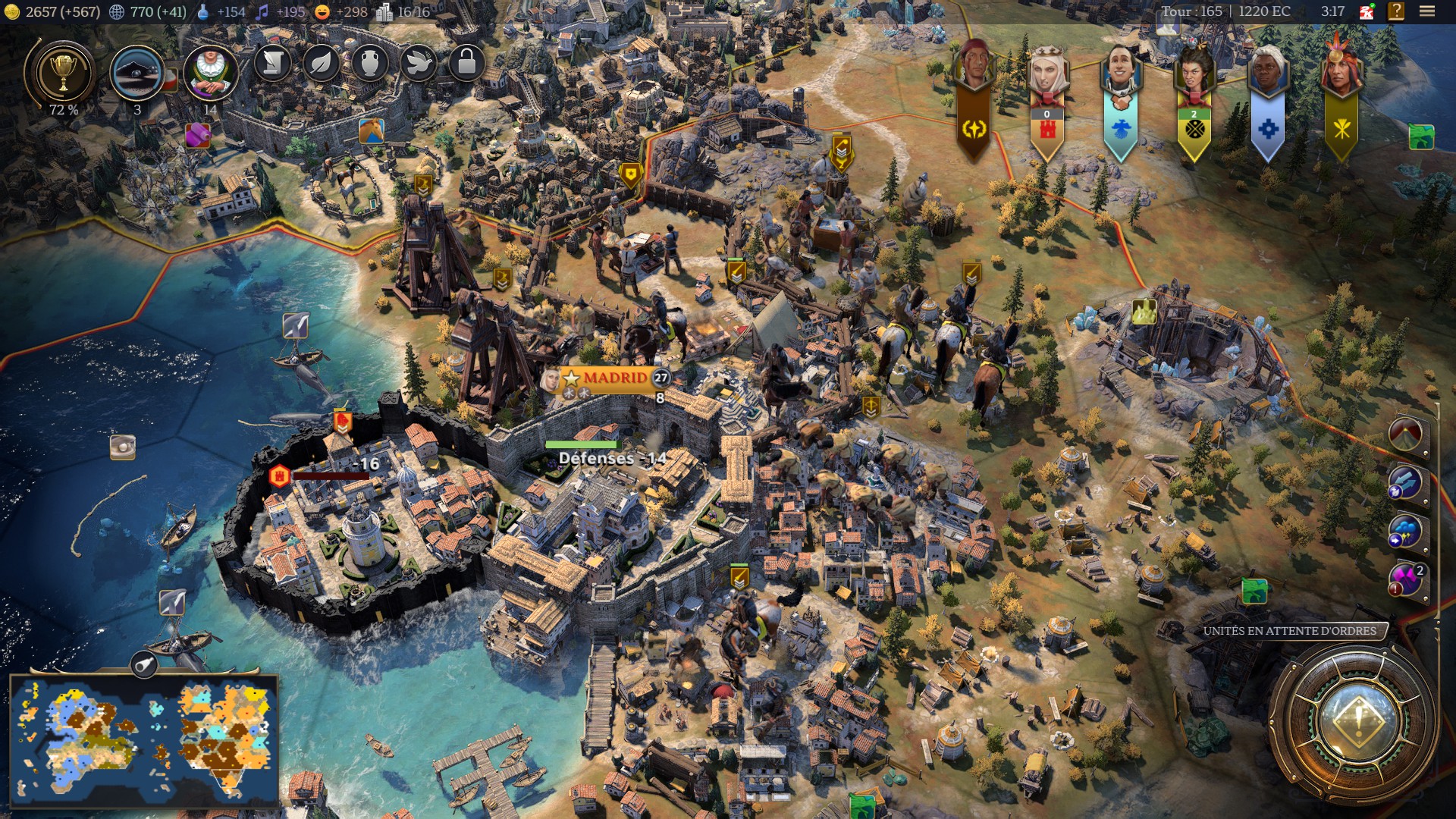Click the leaf icon button

click(321, 64)
